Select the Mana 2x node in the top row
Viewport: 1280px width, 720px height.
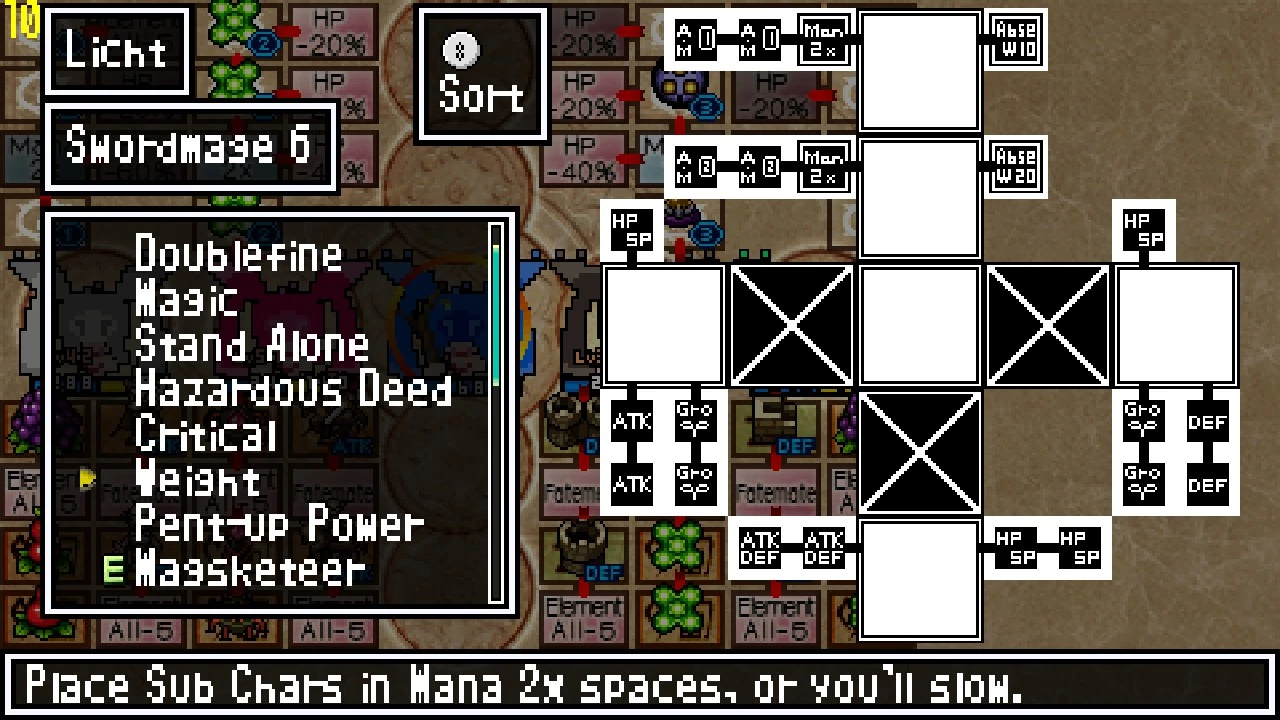point(822,39)
